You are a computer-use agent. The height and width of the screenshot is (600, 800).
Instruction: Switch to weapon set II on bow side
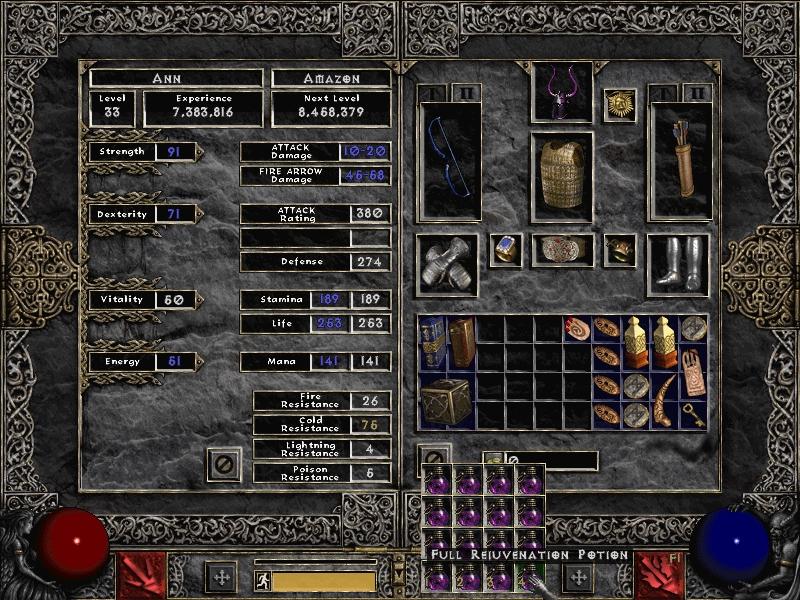460,93
